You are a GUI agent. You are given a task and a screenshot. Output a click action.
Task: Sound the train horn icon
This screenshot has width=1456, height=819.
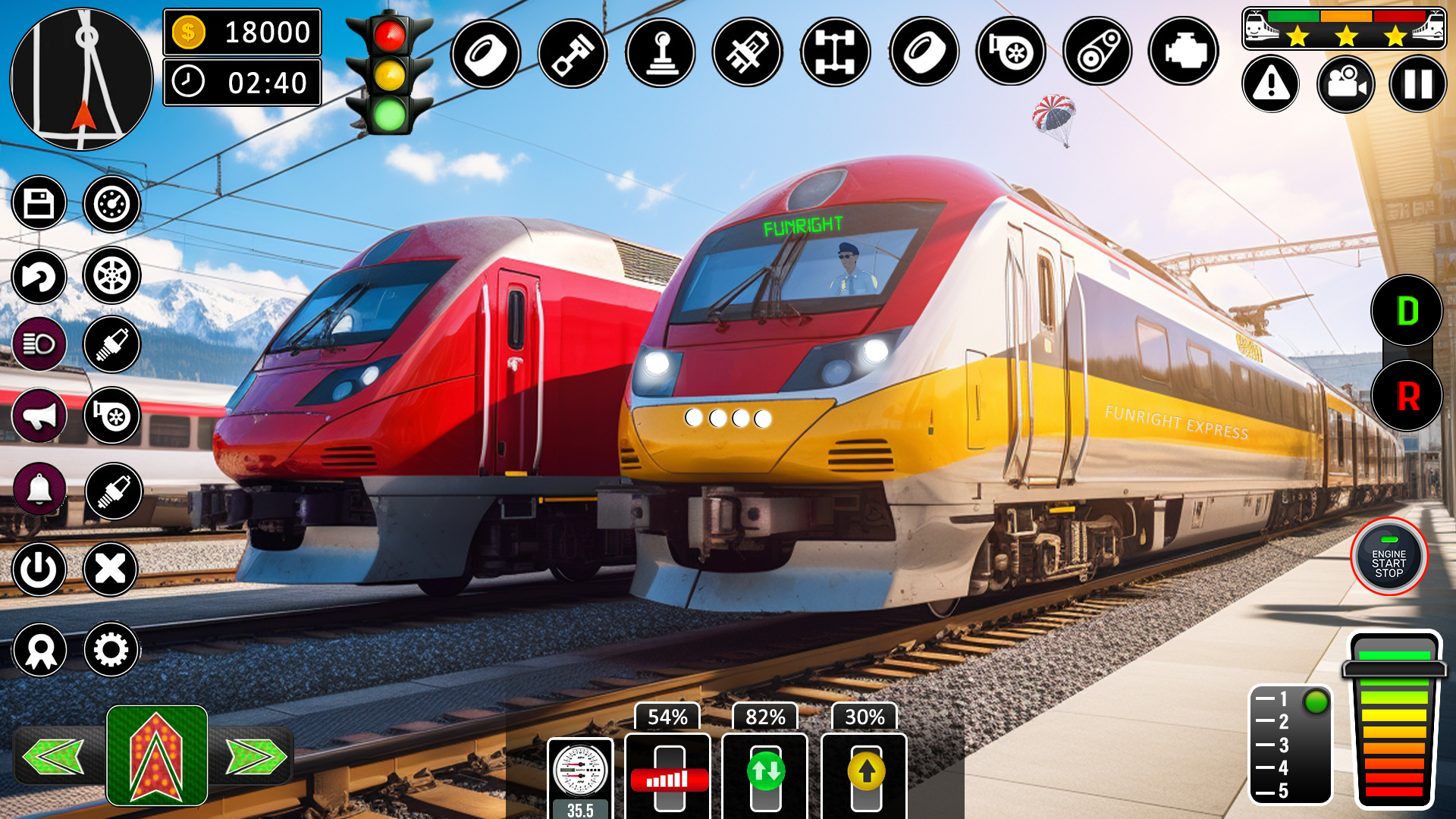tap(39, 415)
